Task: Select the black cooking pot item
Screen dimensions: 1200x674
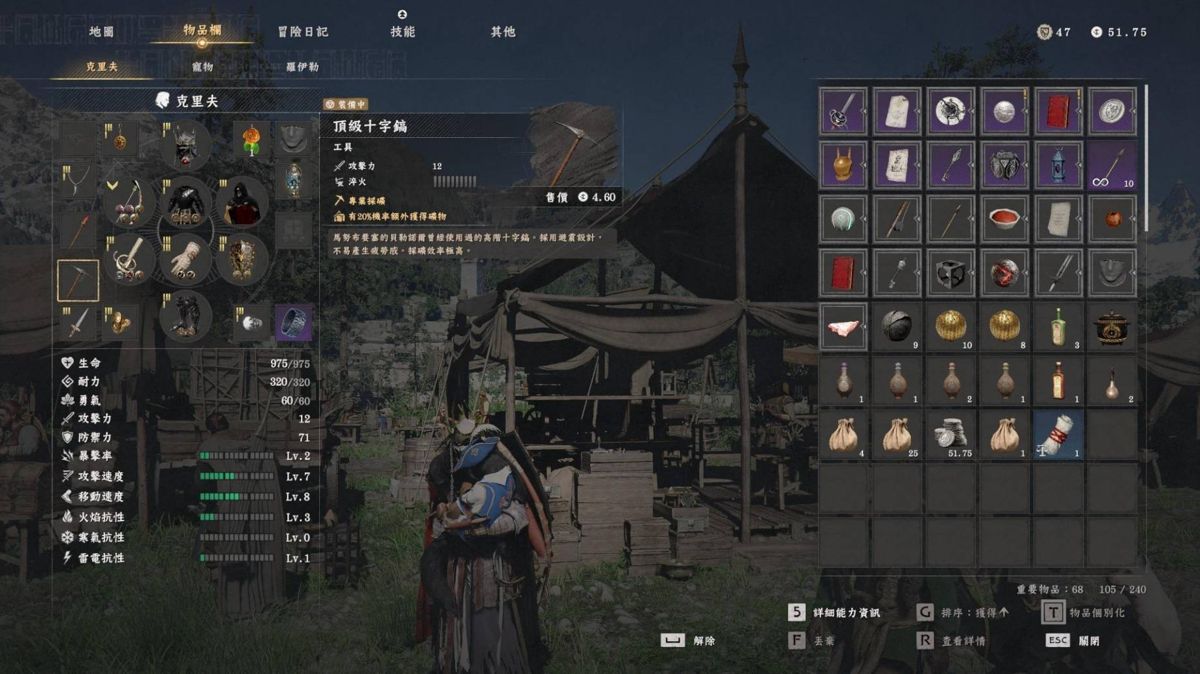Action: [1112, 327]
